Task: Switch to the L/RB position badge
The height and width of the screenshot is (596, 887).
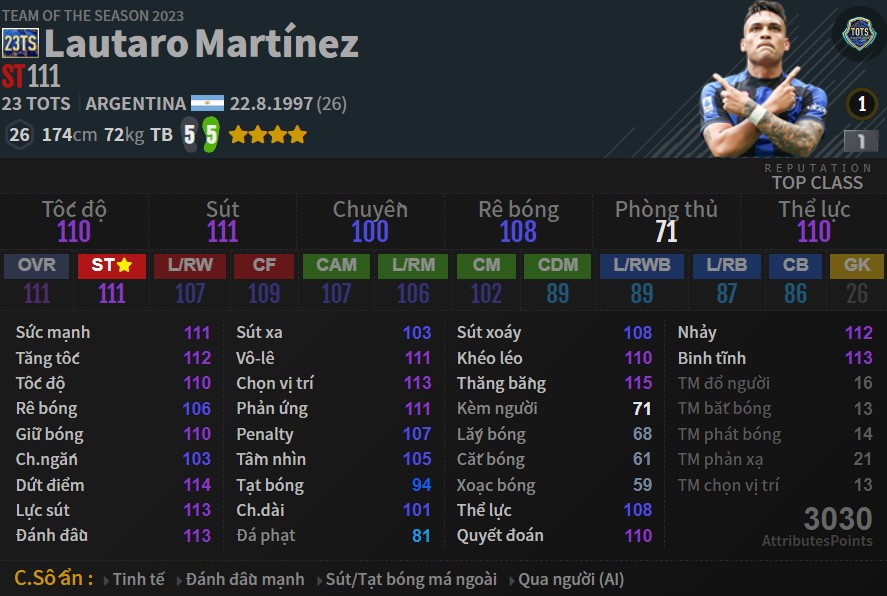Action: pos(726,266)
